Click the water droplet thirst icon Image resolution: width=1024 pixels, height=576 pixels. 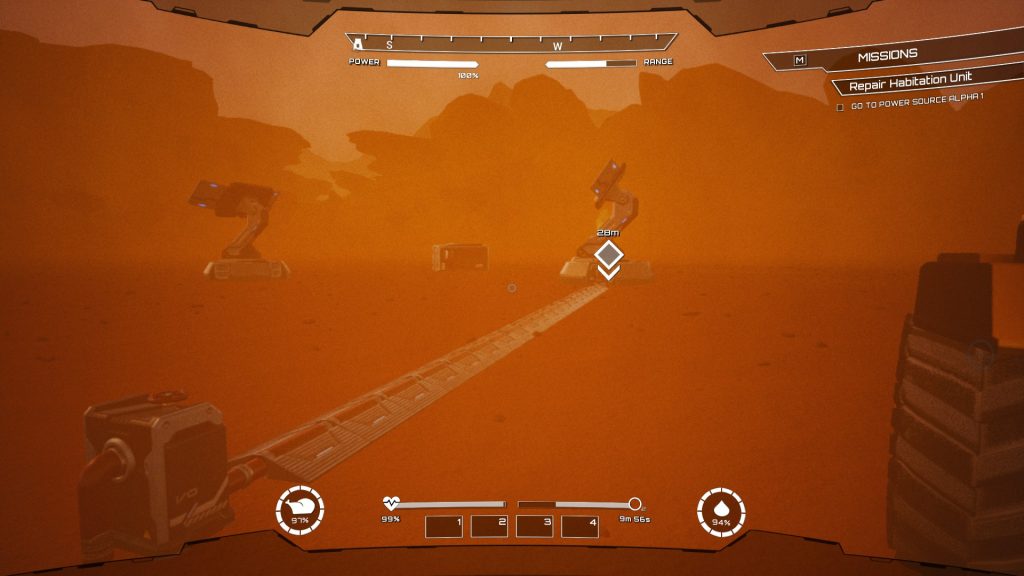click(721, 512)
